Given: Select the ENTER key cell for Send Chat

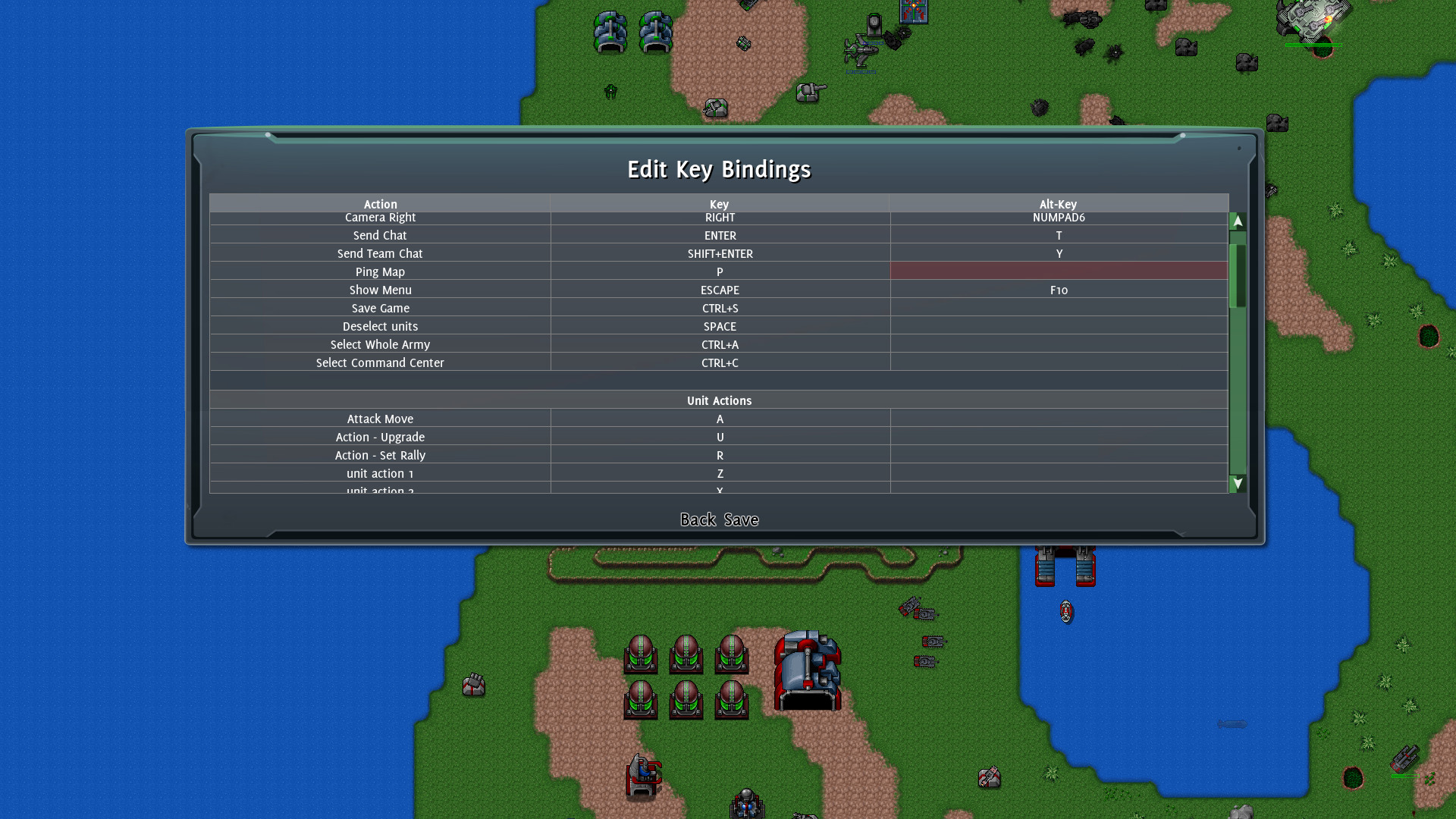Looking at the screenshot, I should [x=719, y=235].
